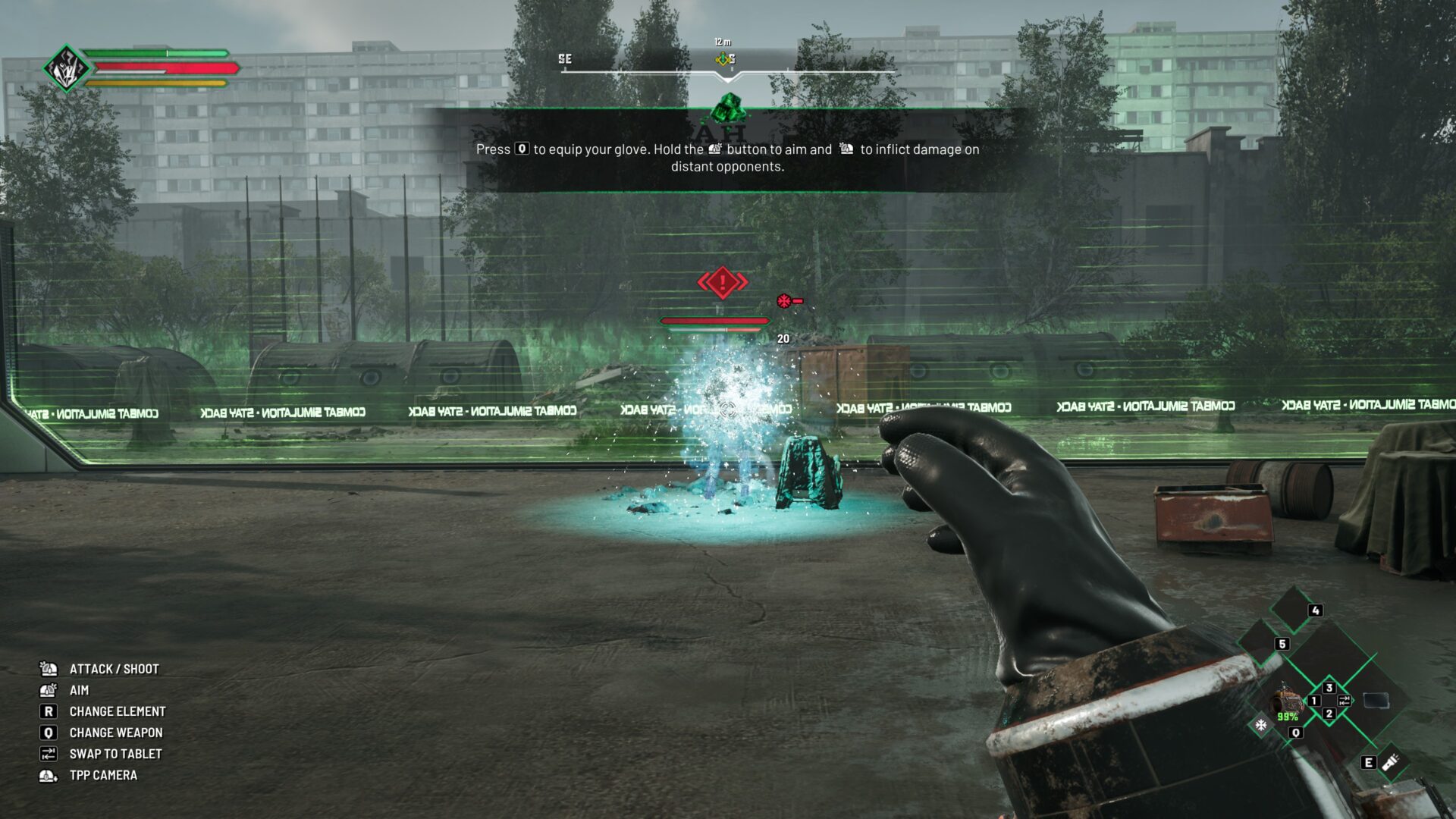Select the tablet slot in the weapon wheel
Viewport: 1456px width, 819px height.
click(1376, 700)
